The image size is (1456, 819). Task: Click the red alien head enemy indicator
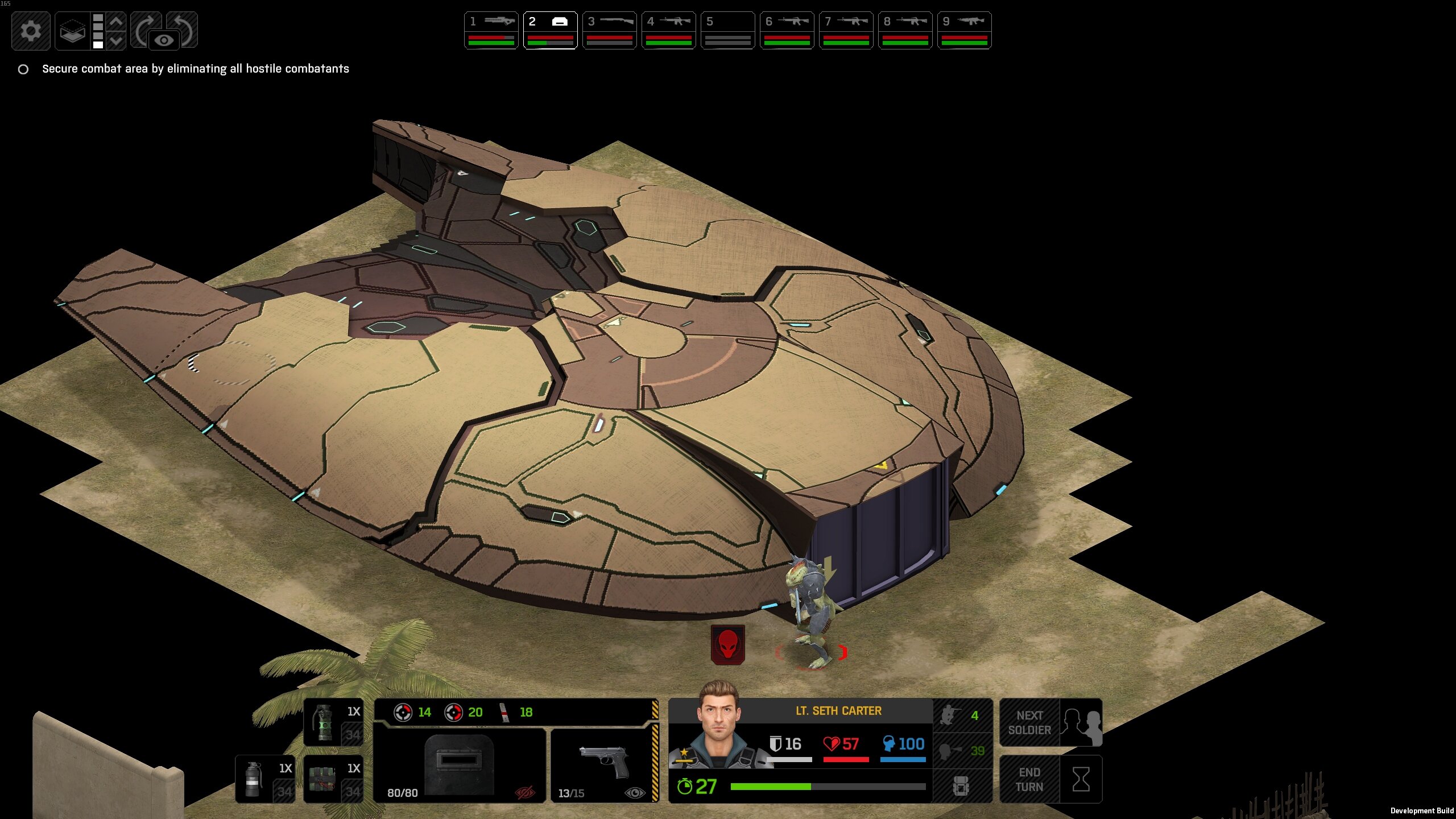point(727,645)
